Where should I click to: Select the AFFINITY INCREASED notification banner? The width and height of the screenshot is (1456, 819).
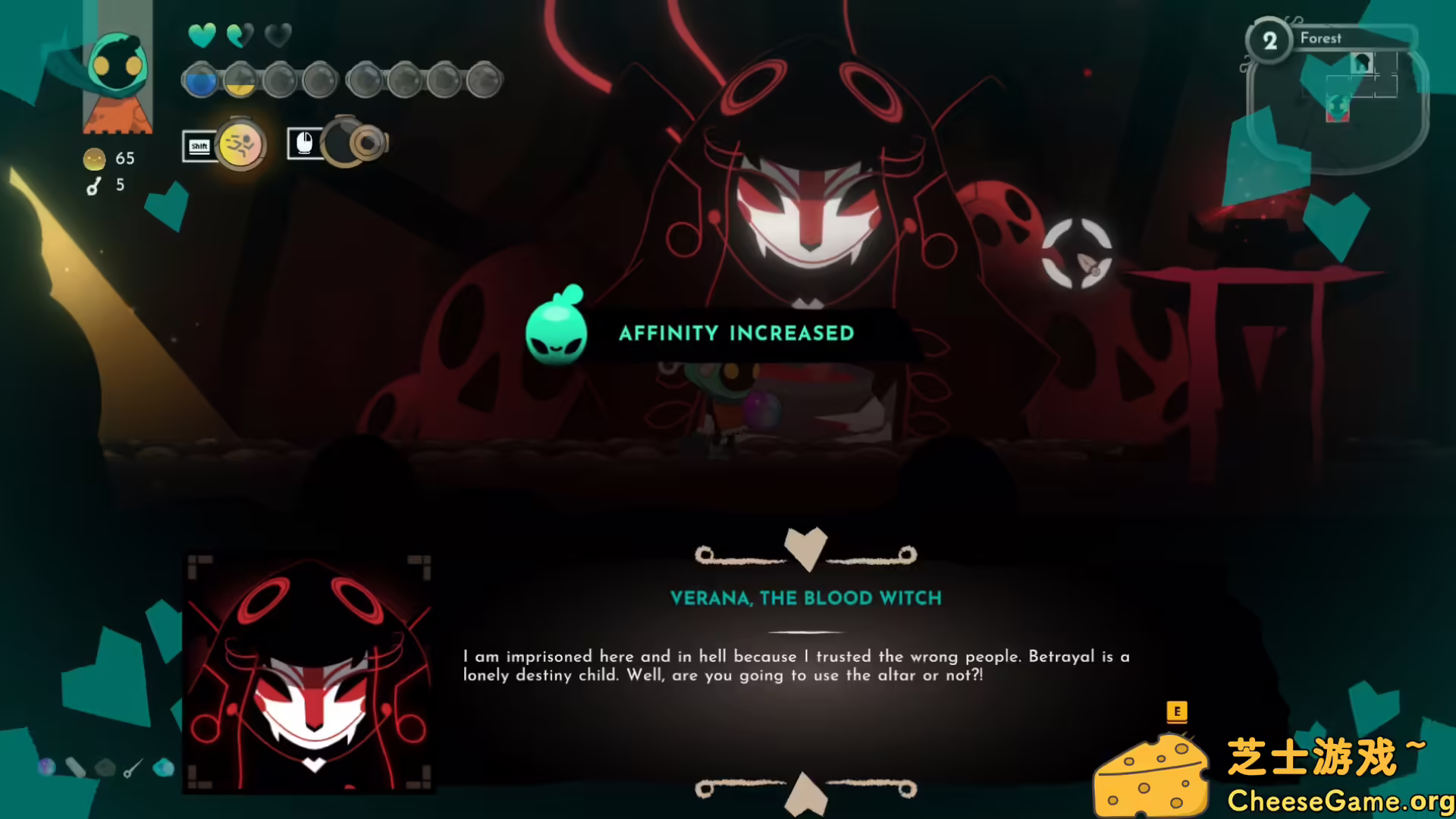tap(736, 333)
